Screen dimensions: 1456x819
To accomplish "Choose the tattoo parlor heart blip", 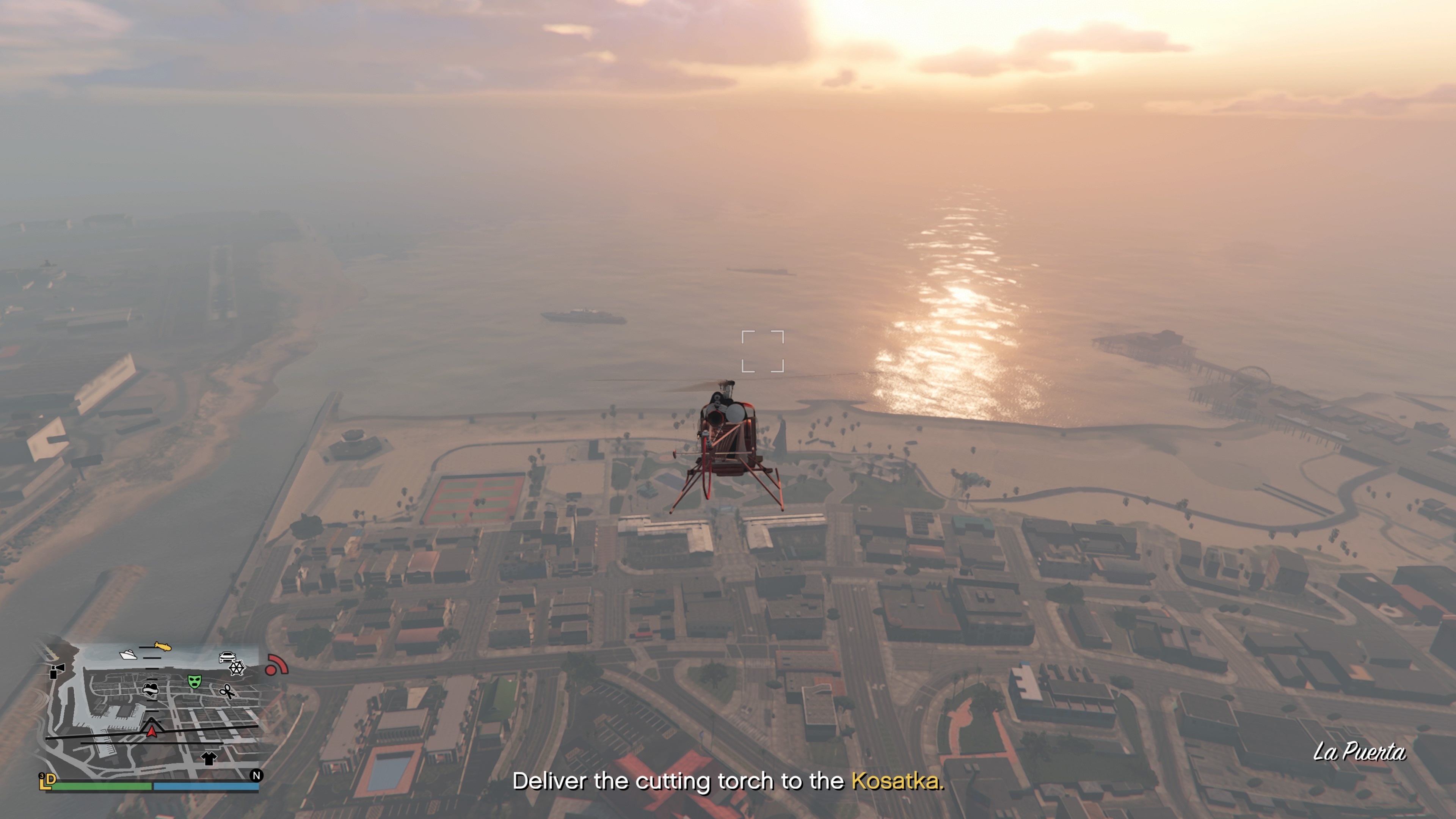I will [151, 689].
